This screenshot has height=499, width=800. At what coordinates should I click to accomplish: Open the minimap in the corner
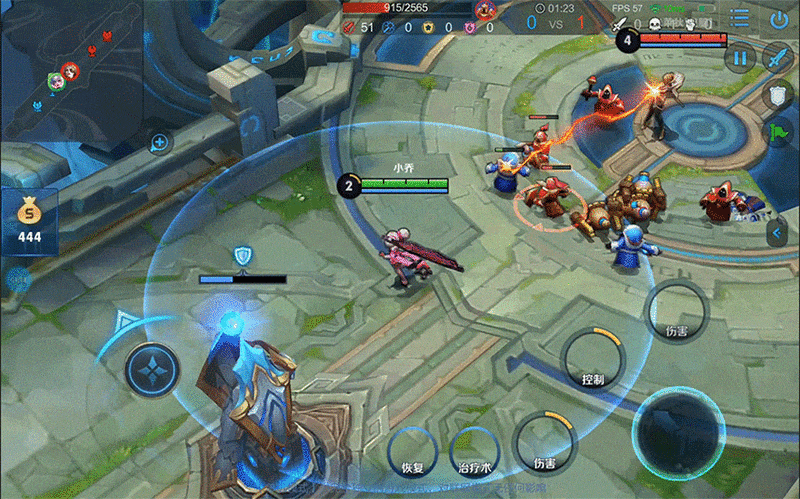click(70, 70)
